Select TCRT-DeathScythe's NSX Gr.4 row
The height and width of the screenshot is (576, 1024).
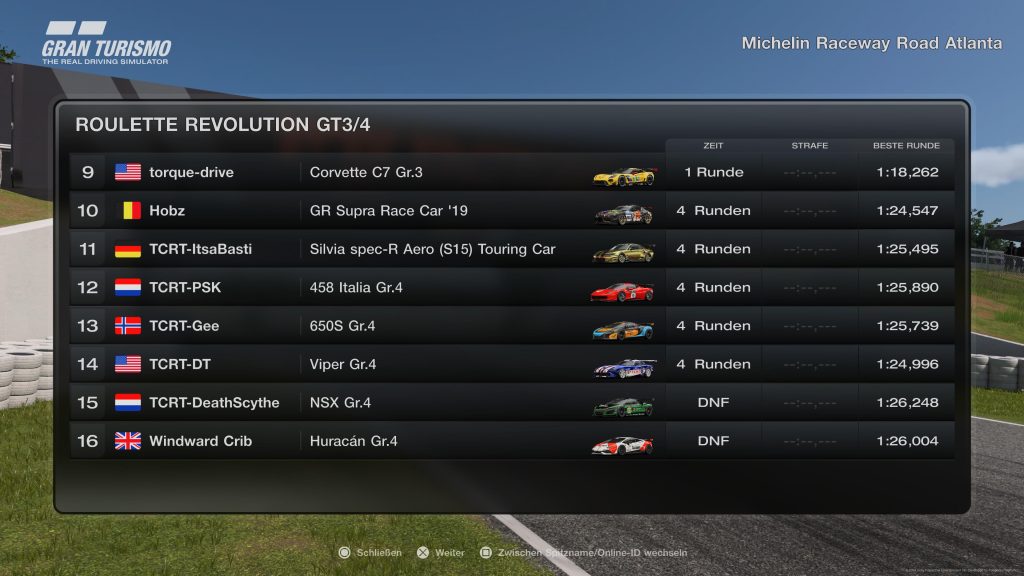[511, 403]
